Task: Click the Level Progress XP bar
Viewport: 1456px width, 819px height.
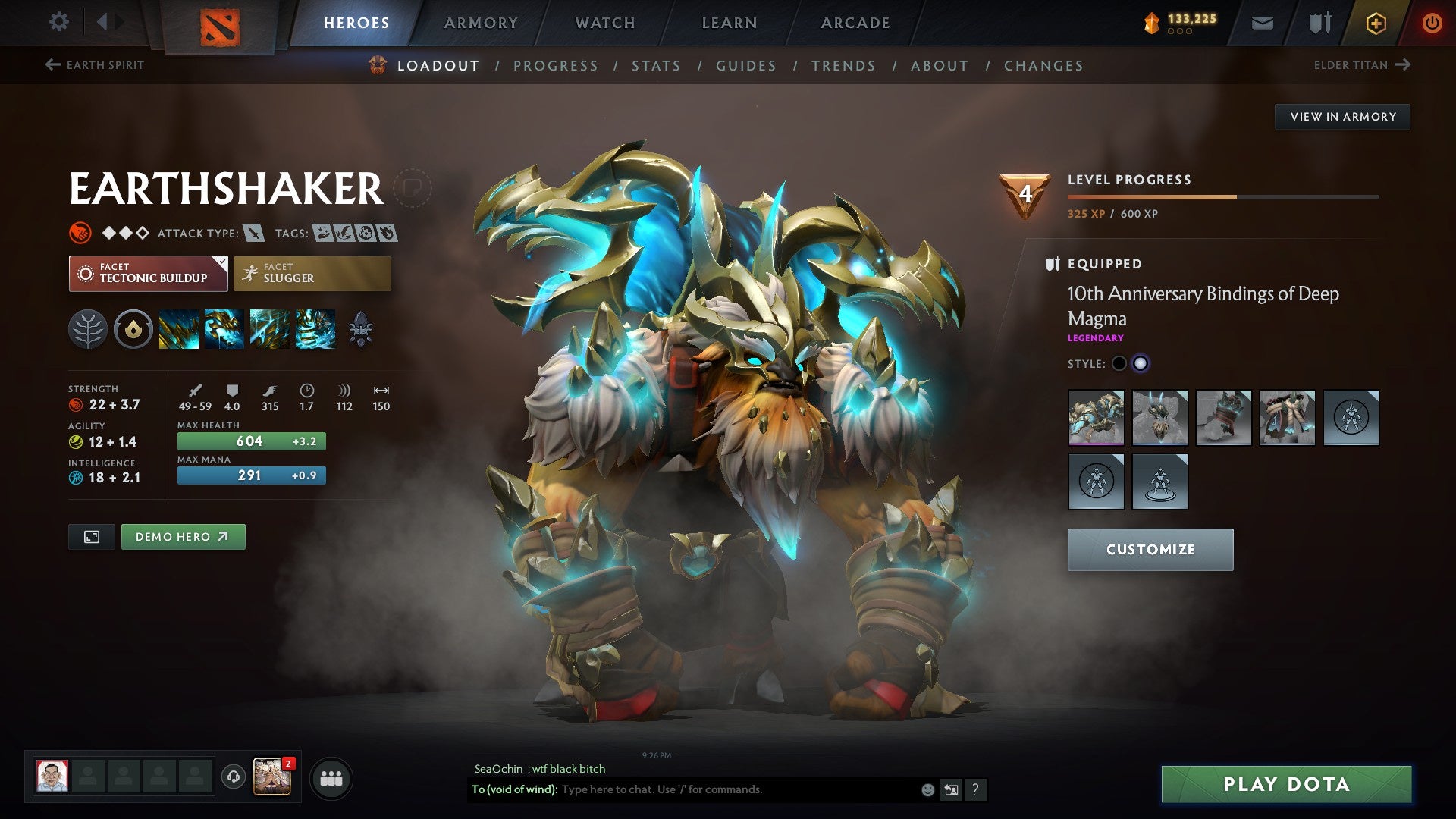Action: (1221, 197)
